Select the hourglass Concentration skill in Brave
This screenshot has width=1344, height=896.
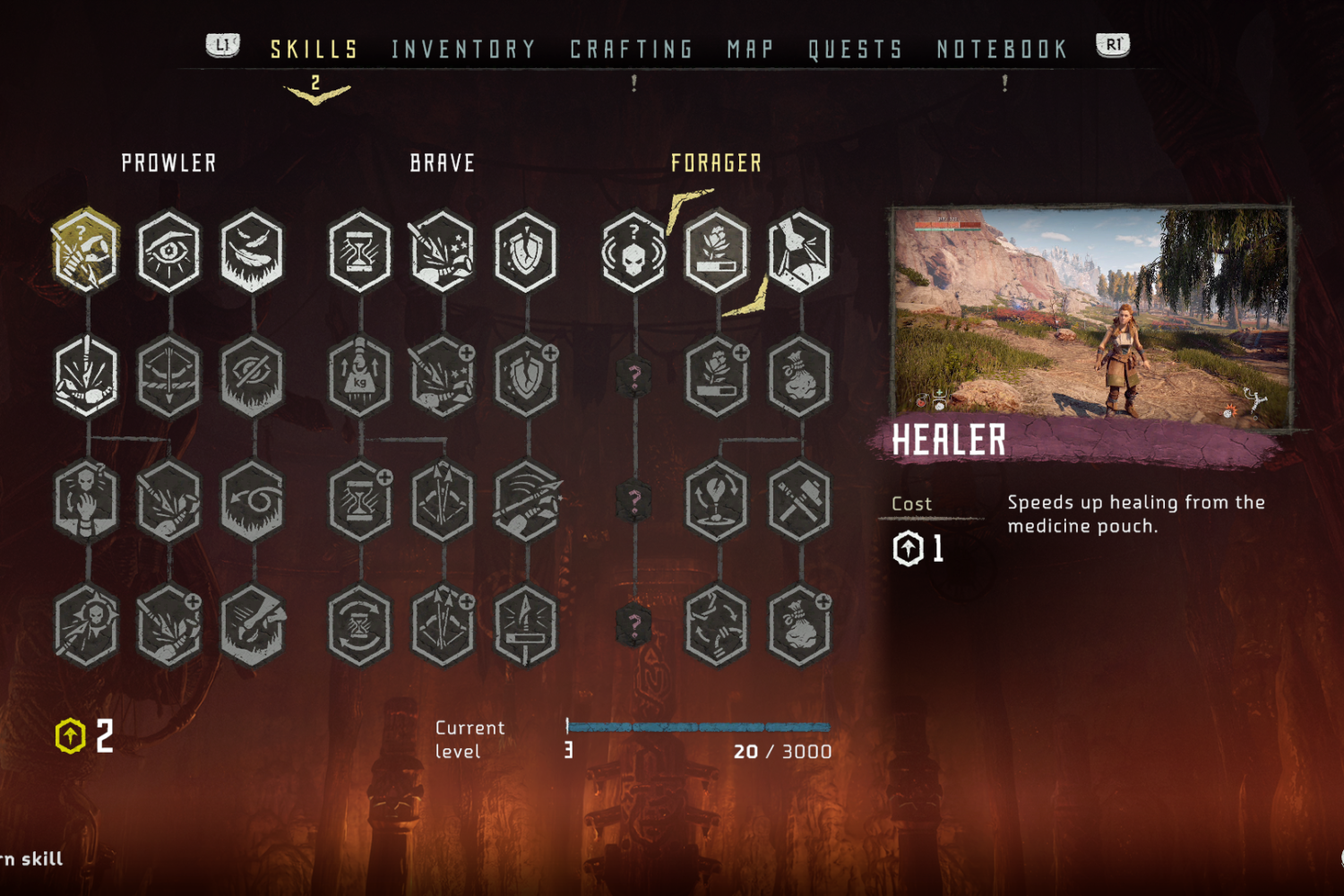(359, 251)
